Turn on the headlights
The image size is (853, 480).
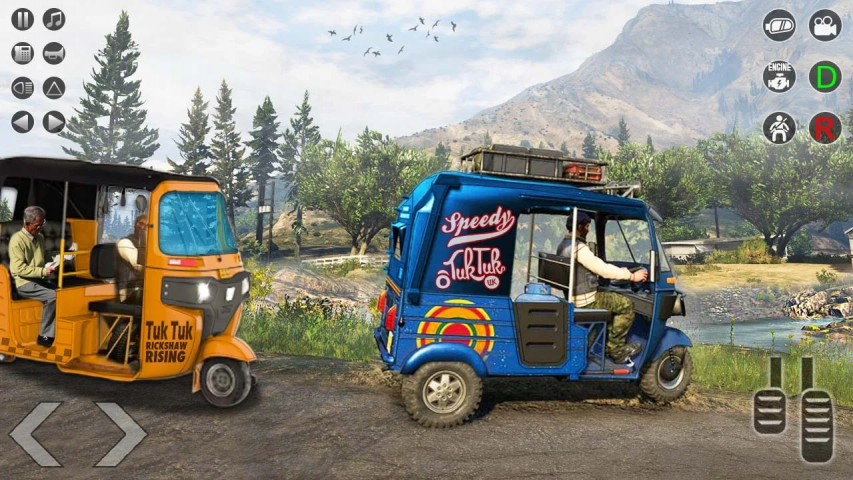coord(22,88)
